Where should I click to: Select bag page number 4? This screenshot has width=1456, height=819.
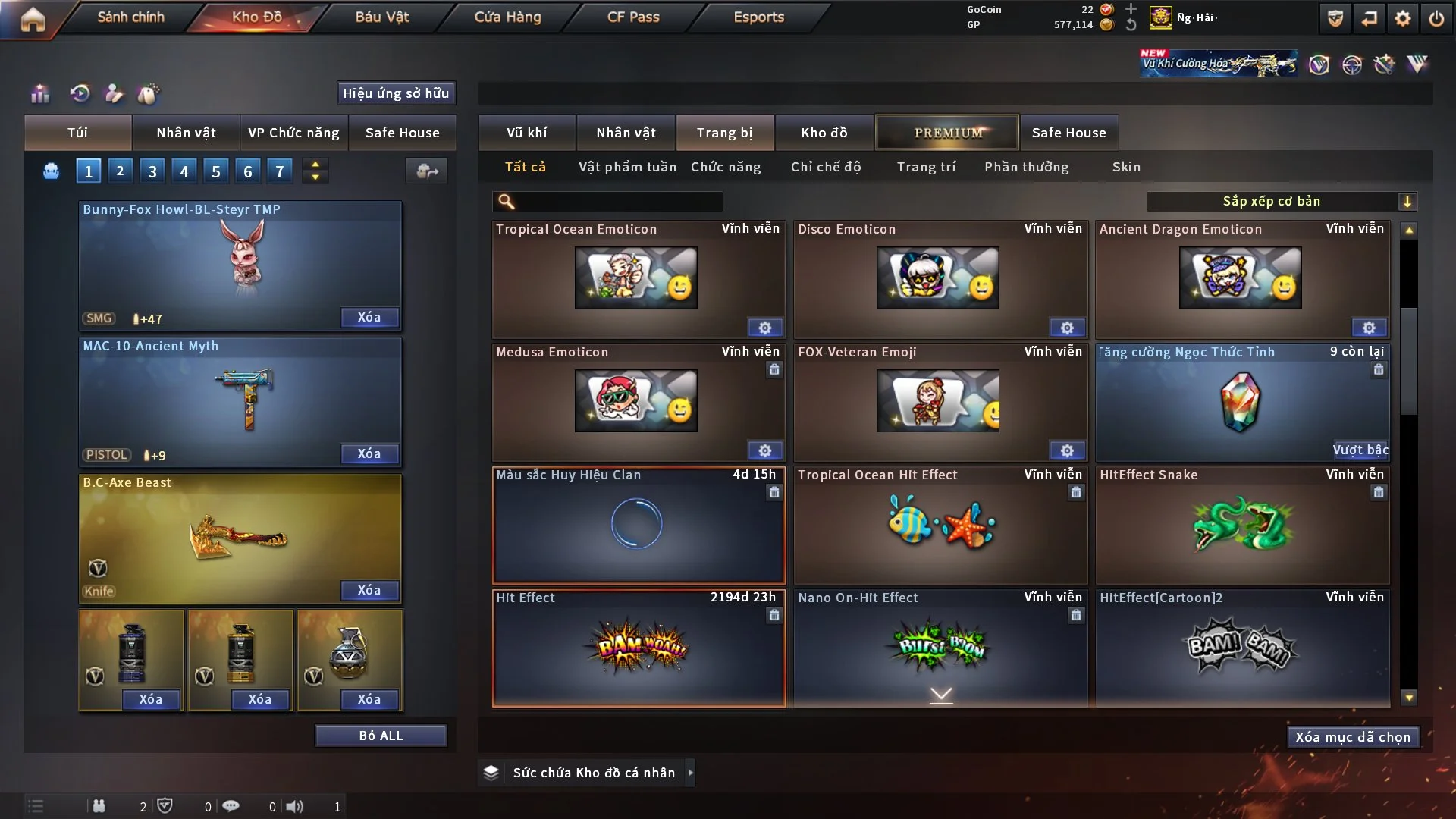(184, 171)
